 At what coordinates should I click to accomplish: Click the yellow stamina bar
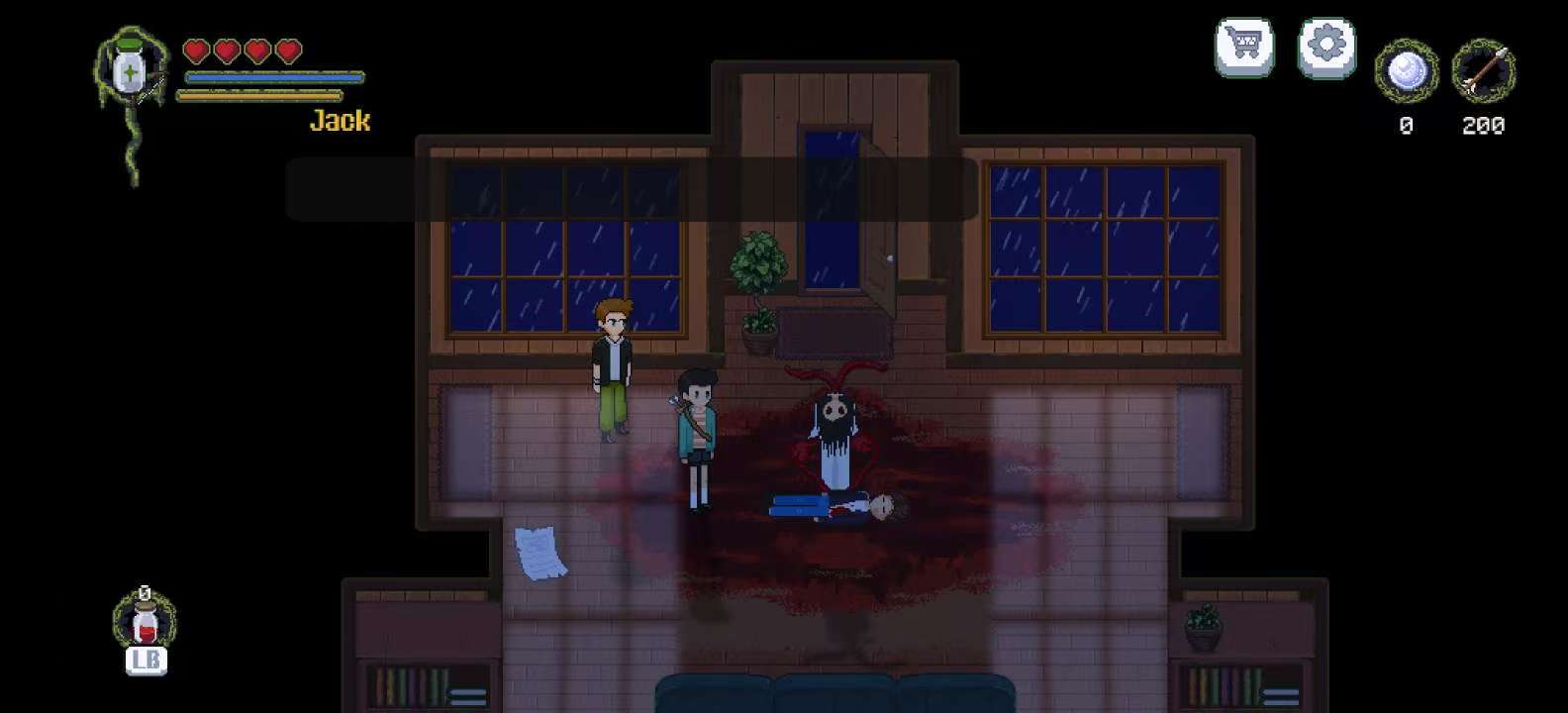tap(262, 96)
